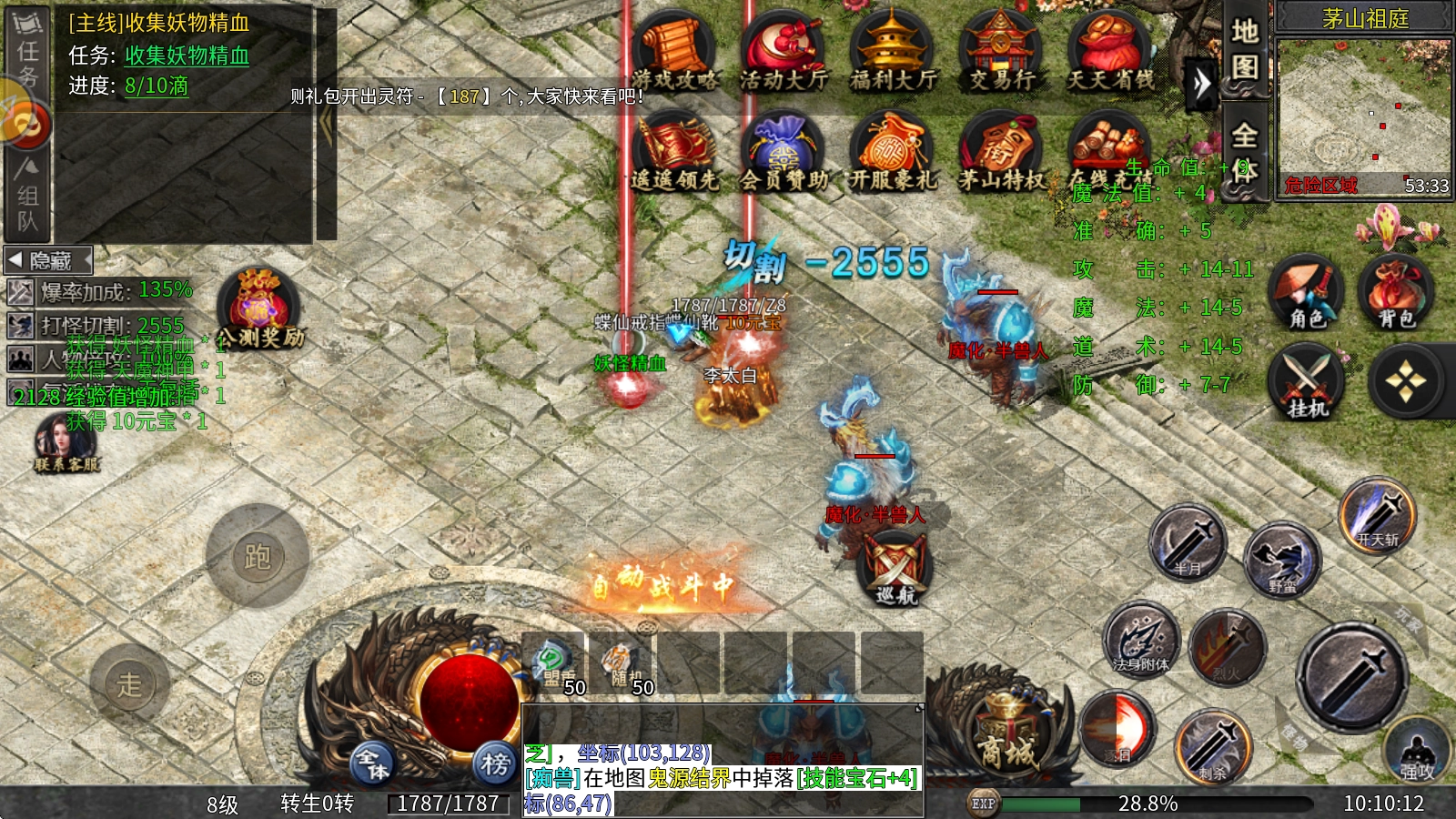Select the 跑 run movement button
Viewport: 1456px width, 819px height.
click(258, 556)
